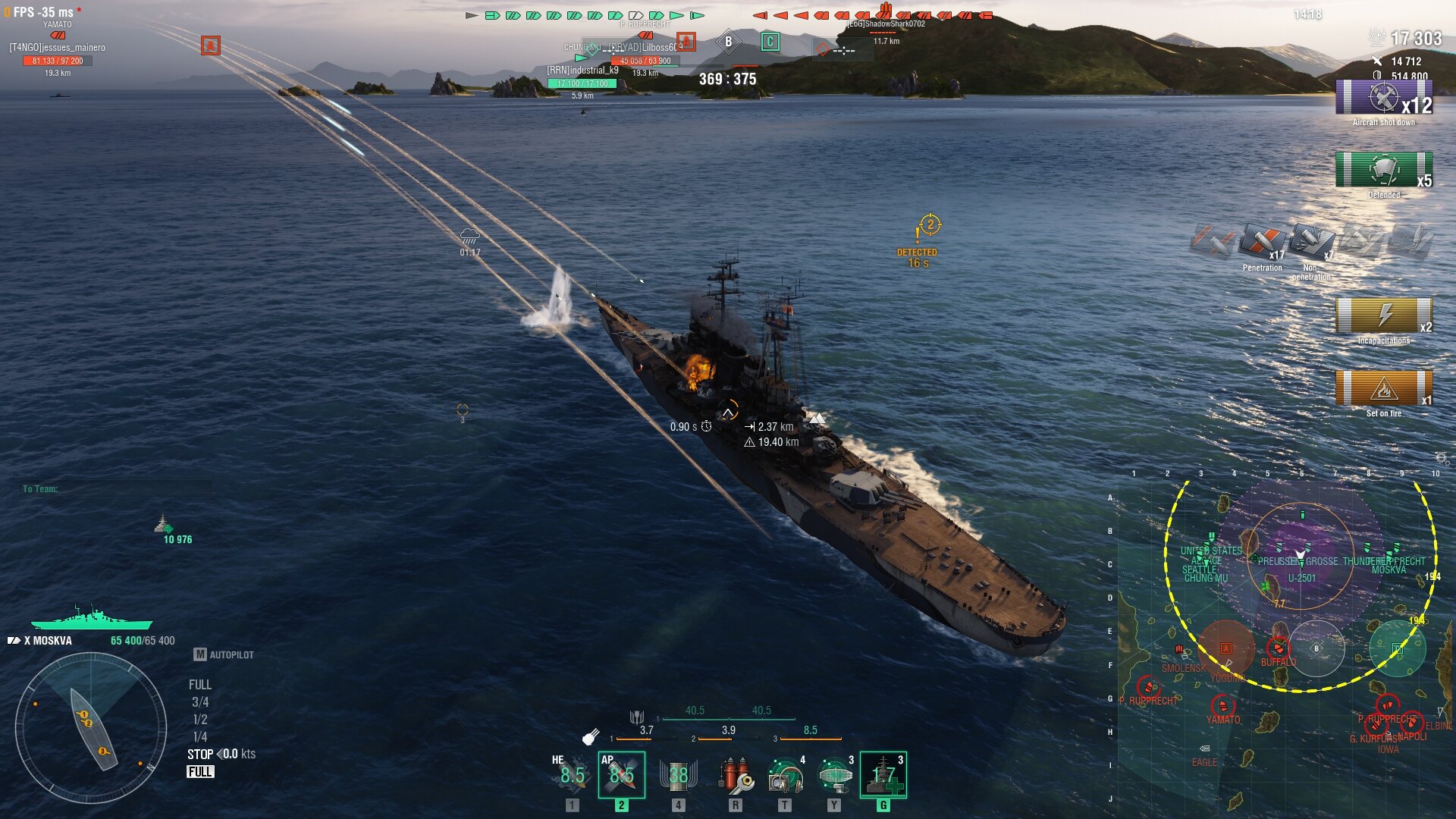The width and height of the screenshot is (1456, 819).
Task: Activate the Hydroacoustic Search consumable
Action: click(784, 774)
